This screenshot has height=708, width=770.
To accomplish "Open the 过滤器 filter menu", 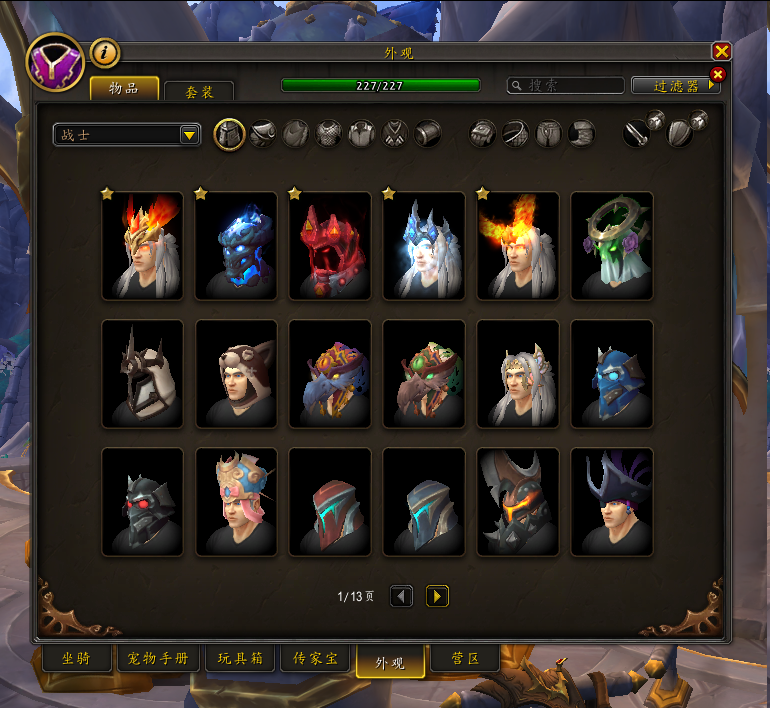I will coord(676,86).
